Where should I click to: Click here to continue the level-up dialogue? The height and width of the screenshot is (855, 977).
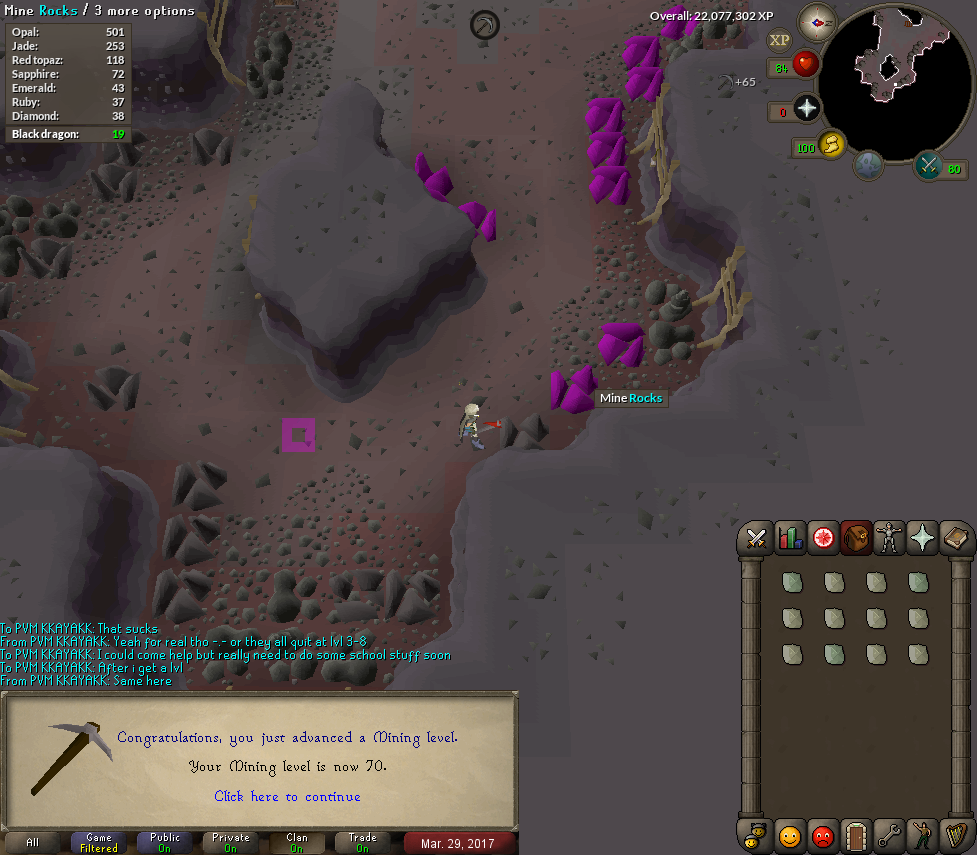pyautogui.click(x=287, y=796)
